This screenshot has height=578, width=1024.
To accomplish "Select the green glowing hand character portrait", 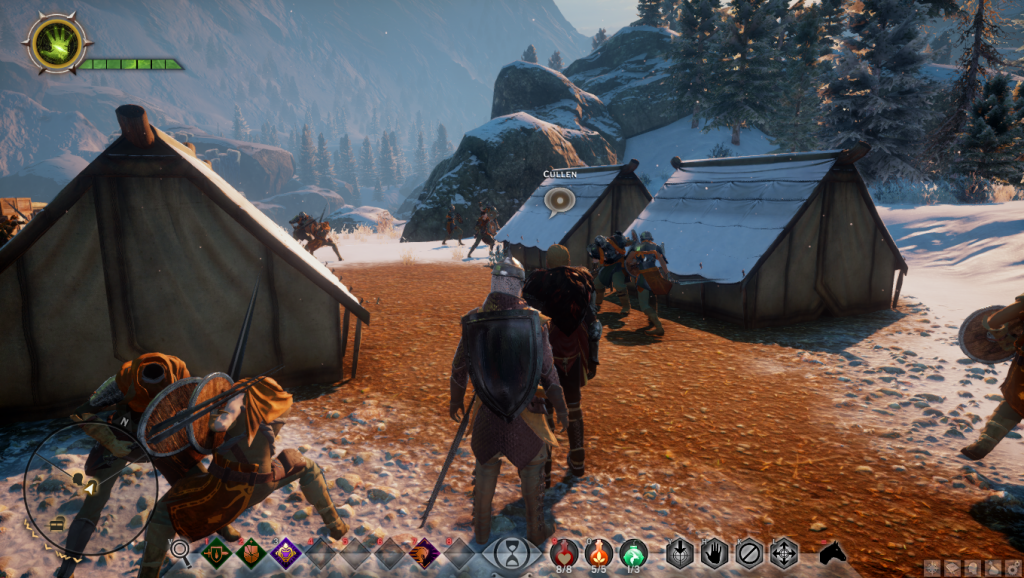I will (x=58, y=43).
